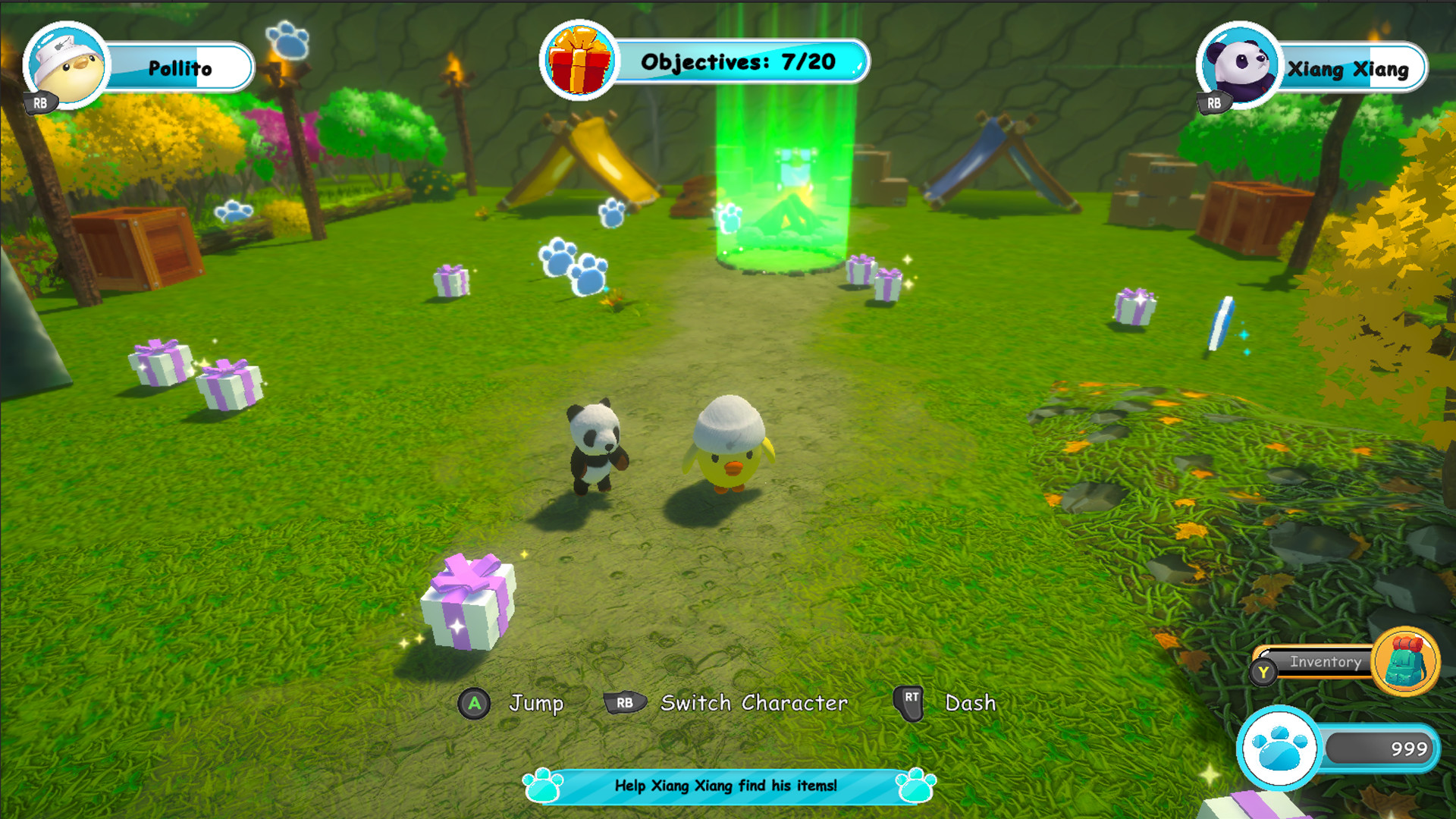This screenshot has width=1456, height=819.
Task: Click the RT Dash trigger icon
Action: (910, 703)
